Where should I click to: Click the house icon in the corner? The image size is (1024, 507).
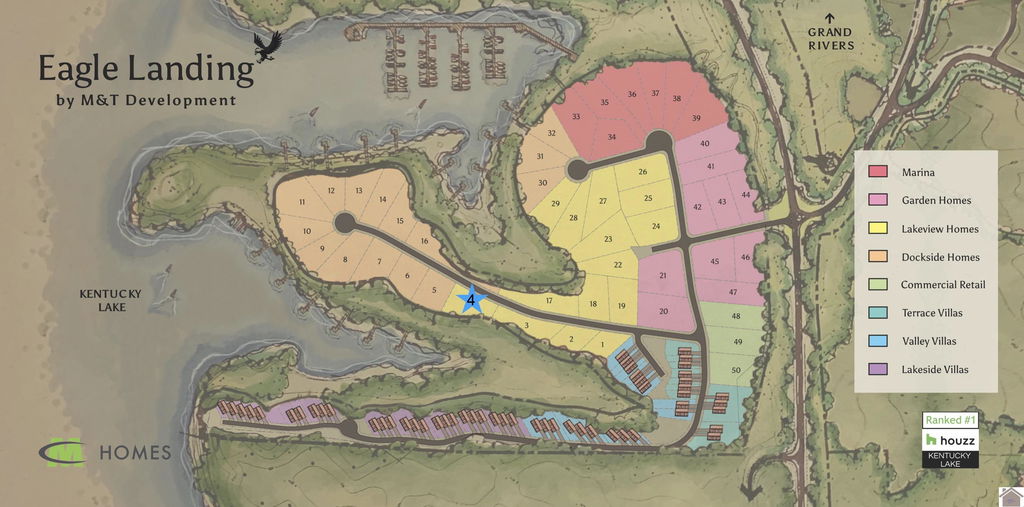point(1011,496)
